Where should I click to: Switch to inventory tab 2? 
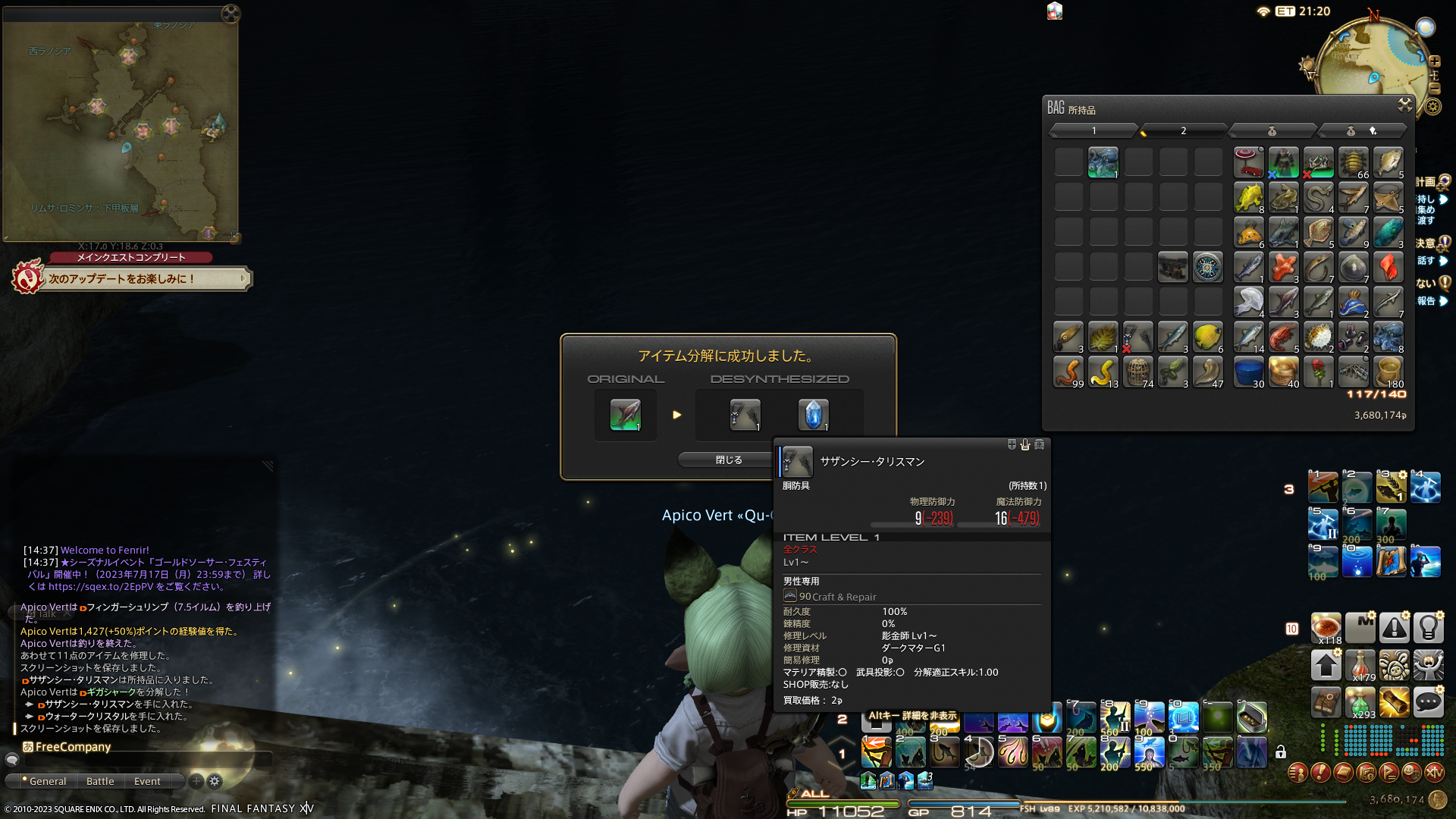[x=1183, y=131]
